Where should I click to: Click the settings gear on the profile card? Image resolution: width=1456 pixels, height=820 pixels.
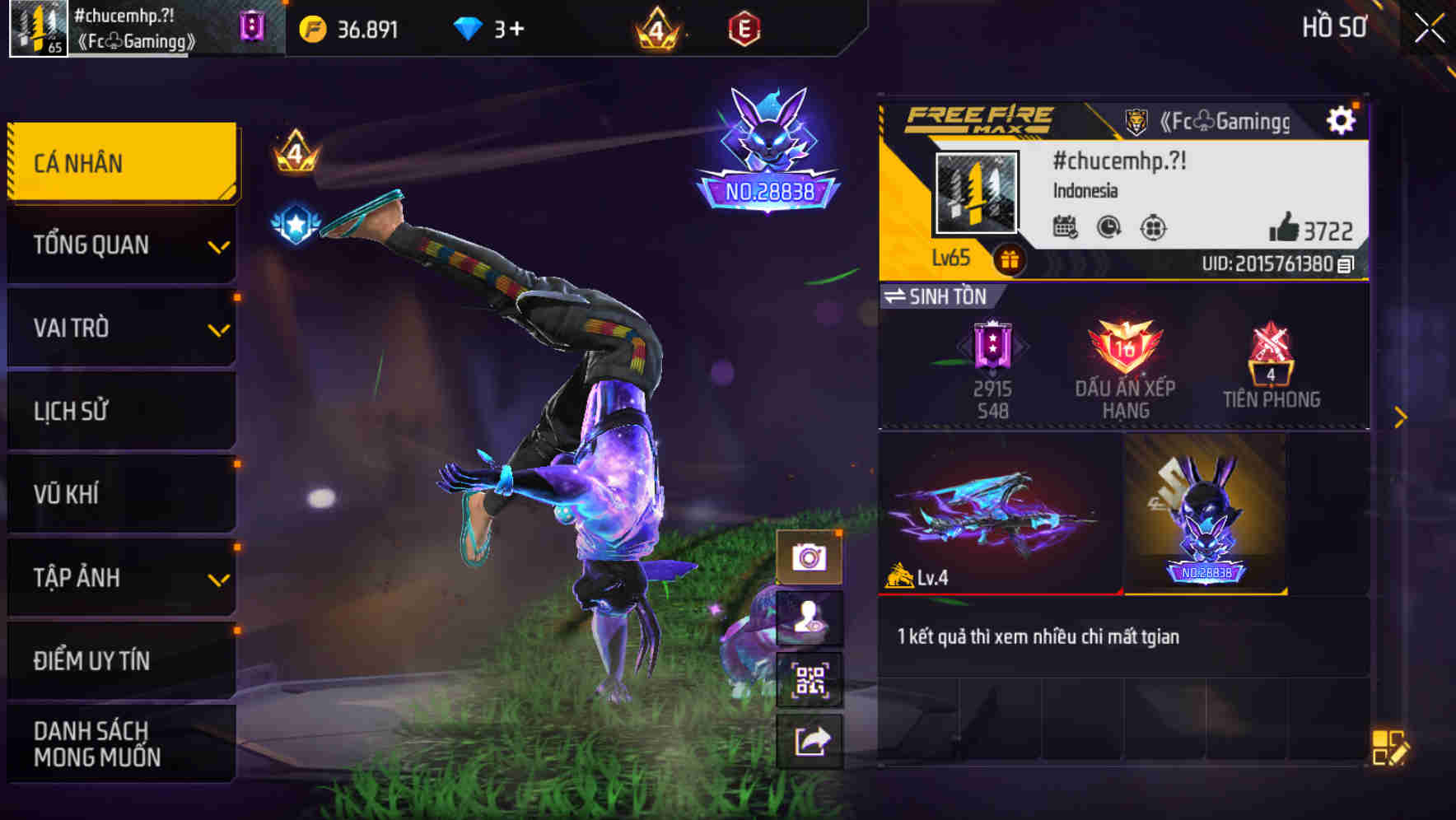tap(1342, 119)
